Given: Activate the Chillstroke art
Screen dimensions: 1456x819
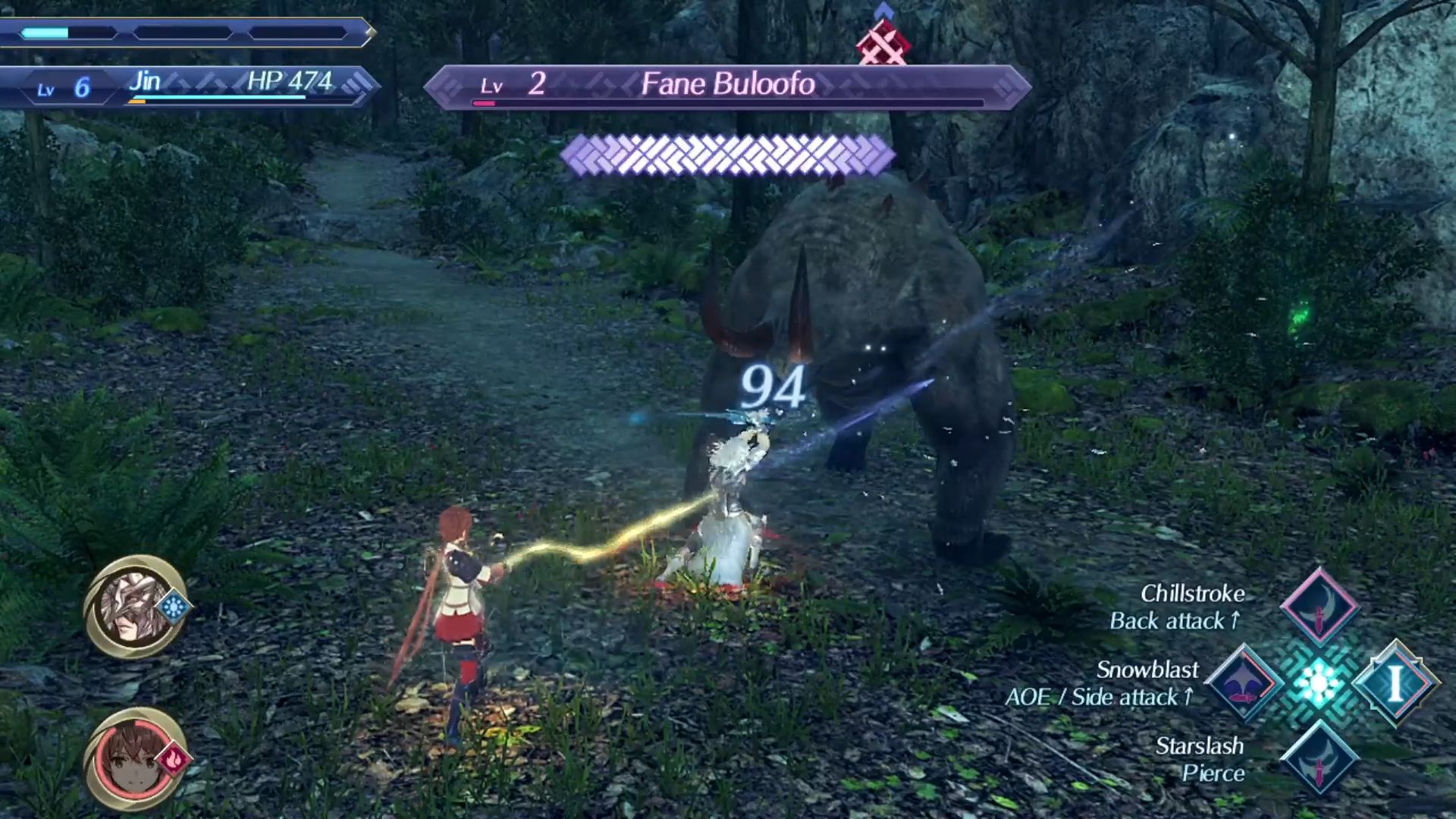Looking at the screenshot, I should click(1319, 607).
